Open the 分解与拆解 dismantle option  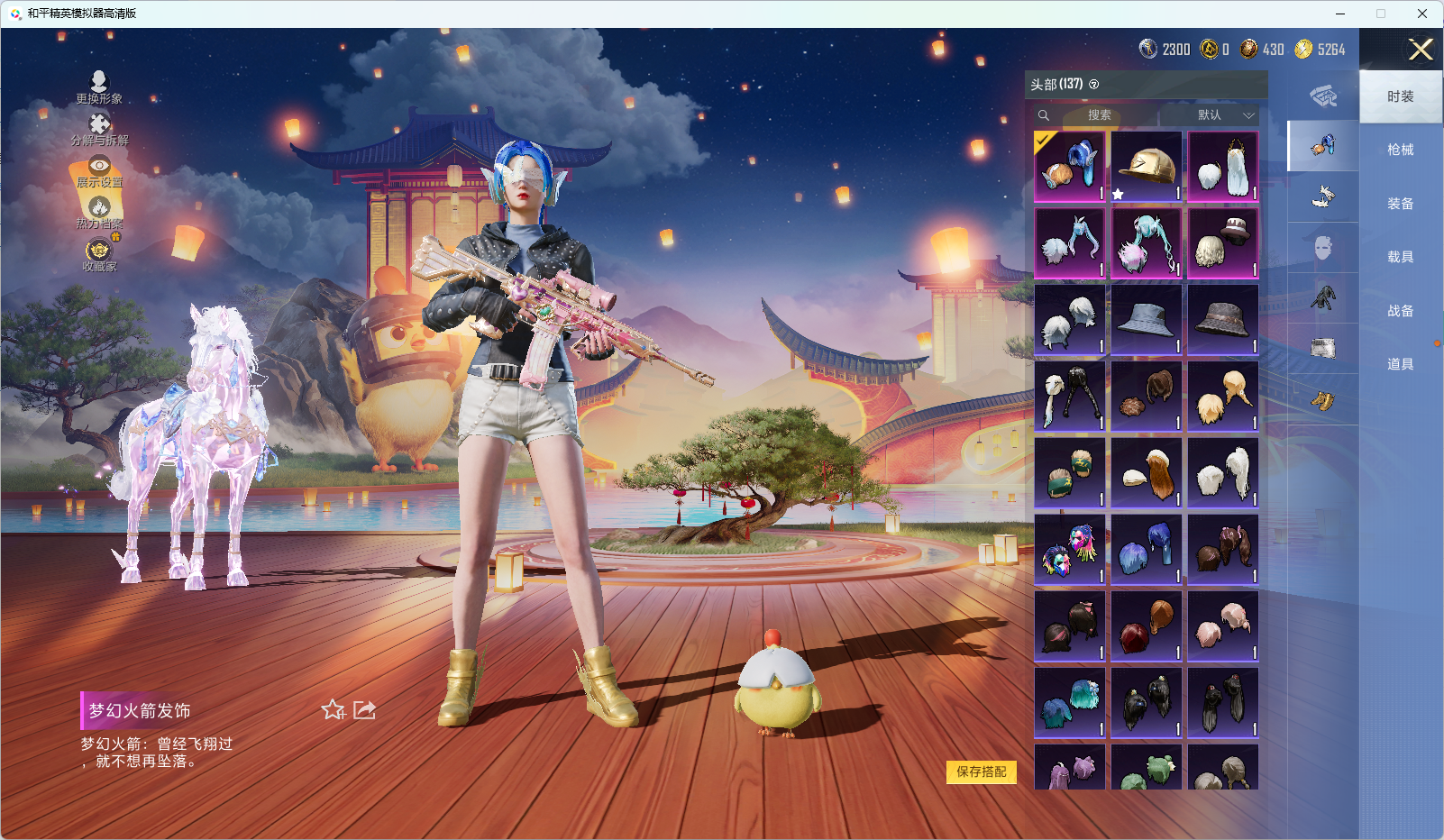coord(99,129)
